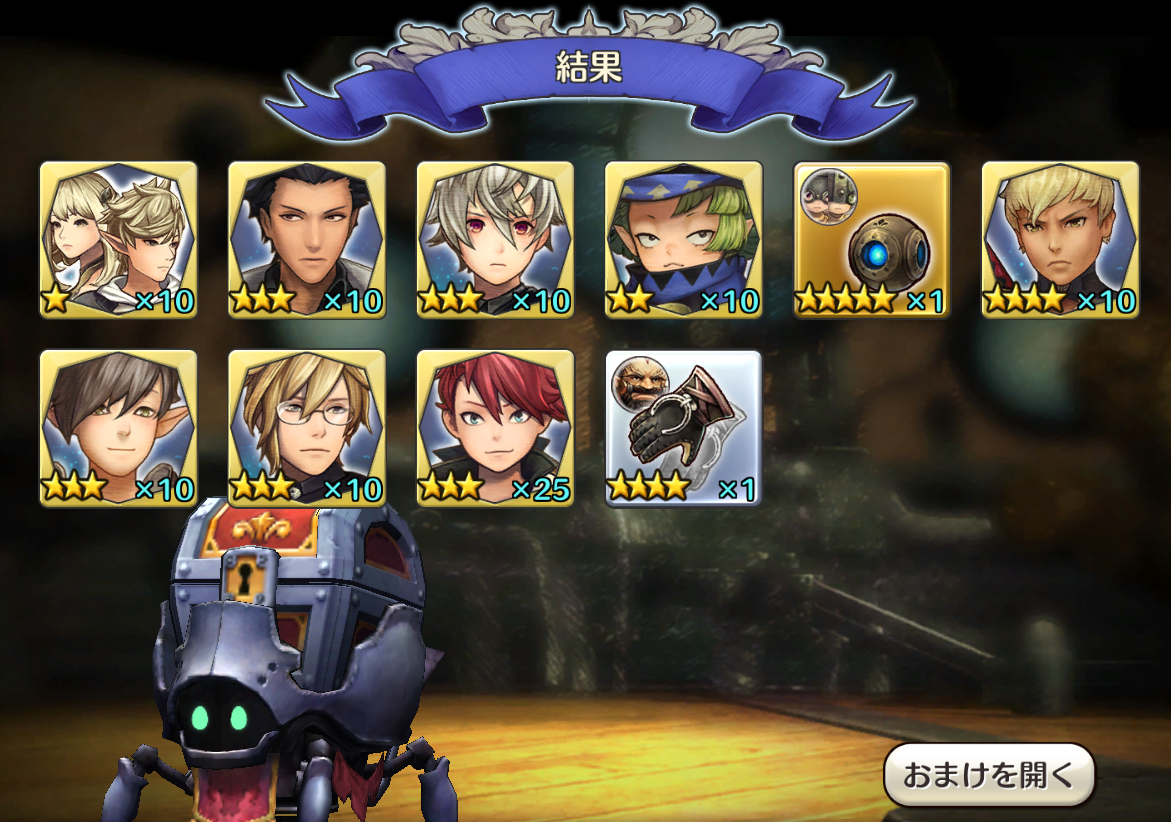Choose the four-star black gloves gear
This screenshot has height=822, width=1171.
684,428
